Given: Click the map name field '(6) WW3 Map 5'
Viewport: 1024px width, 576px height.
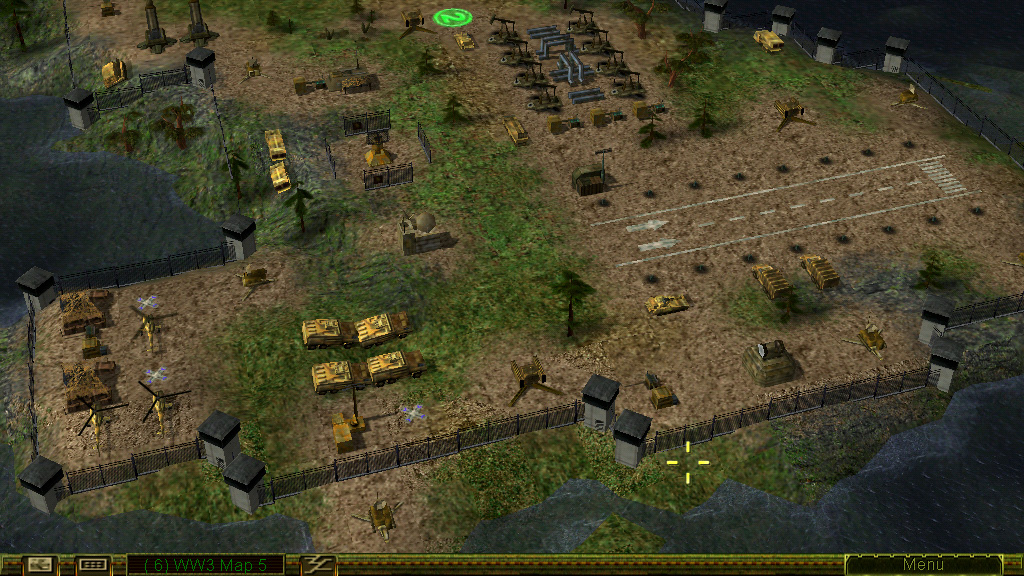Looking at the screenshot, I should pyautogui.click(x=205, y=565).
